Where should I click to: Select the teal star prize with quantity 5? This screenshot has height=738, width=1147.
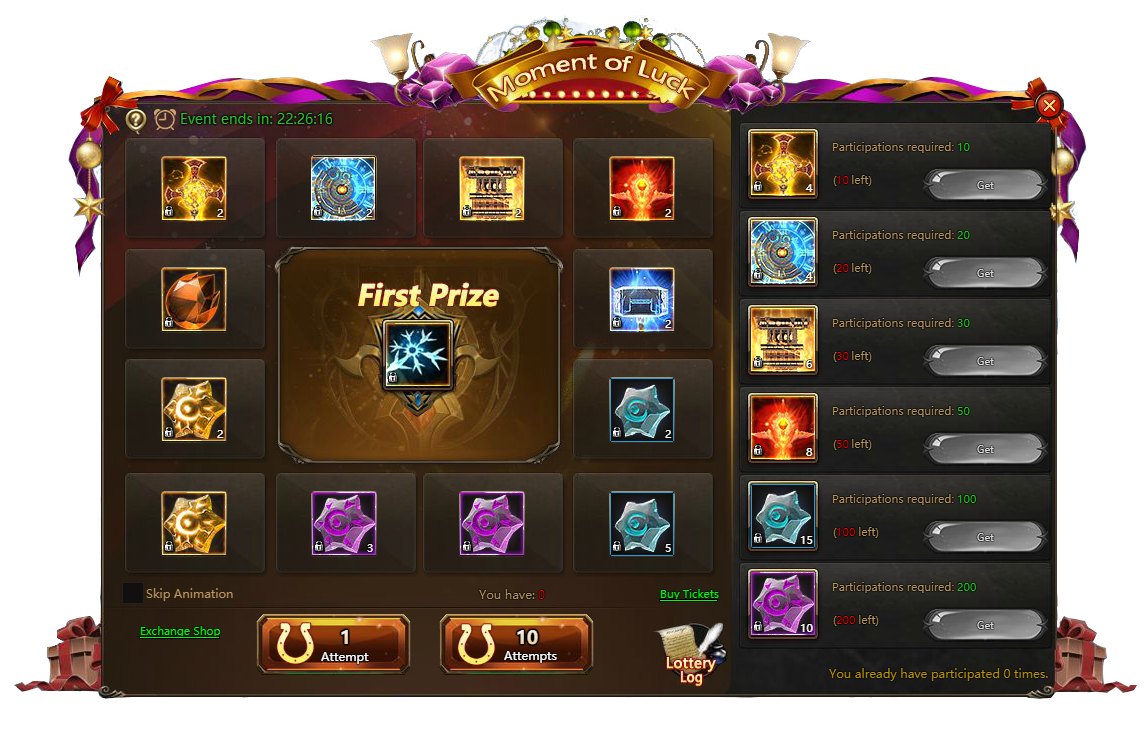[642, 523]
